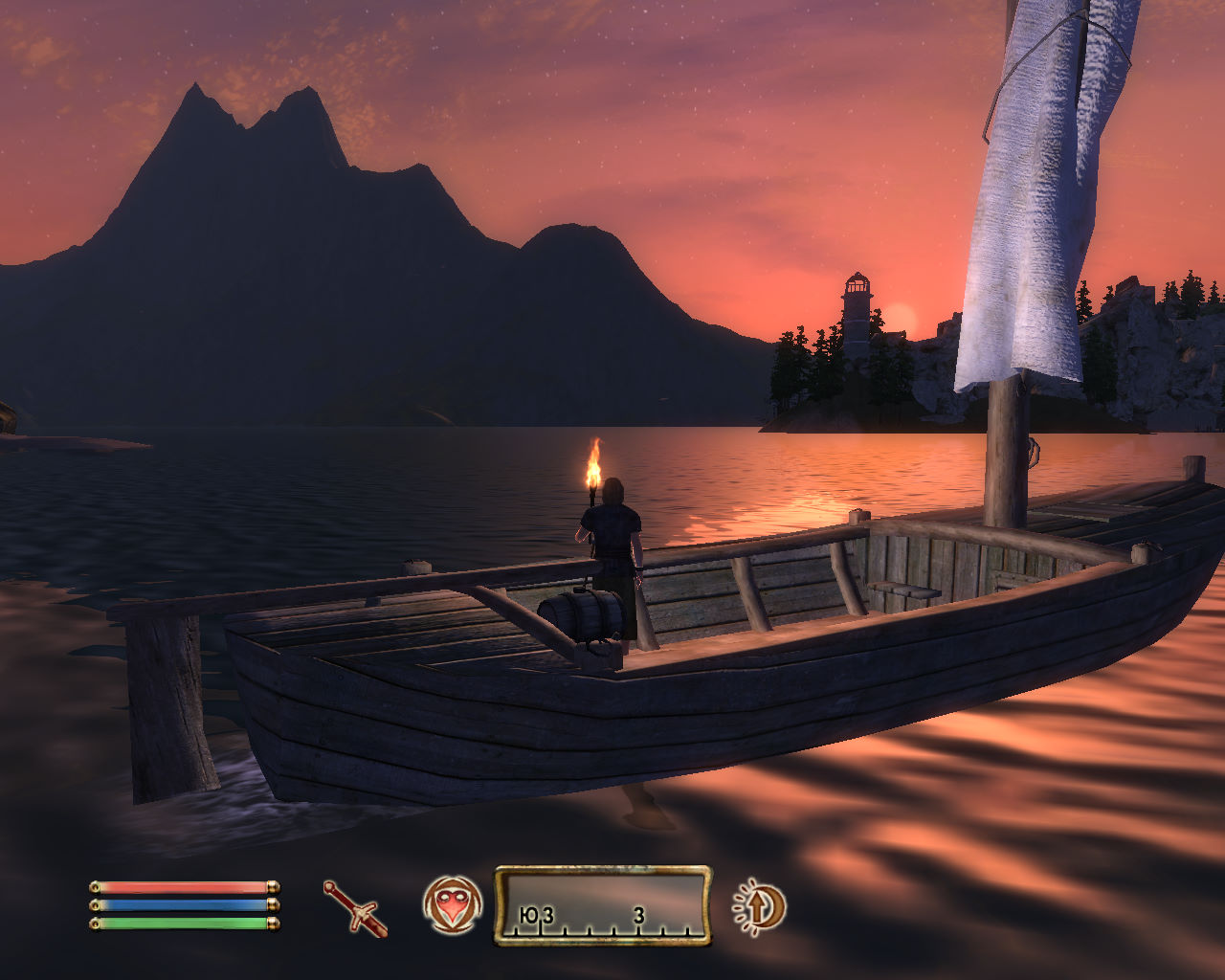Viewport: 1225px width, 980px height.
Task: Click the glowing arrow active effect icon
Action: click(760, 905)
